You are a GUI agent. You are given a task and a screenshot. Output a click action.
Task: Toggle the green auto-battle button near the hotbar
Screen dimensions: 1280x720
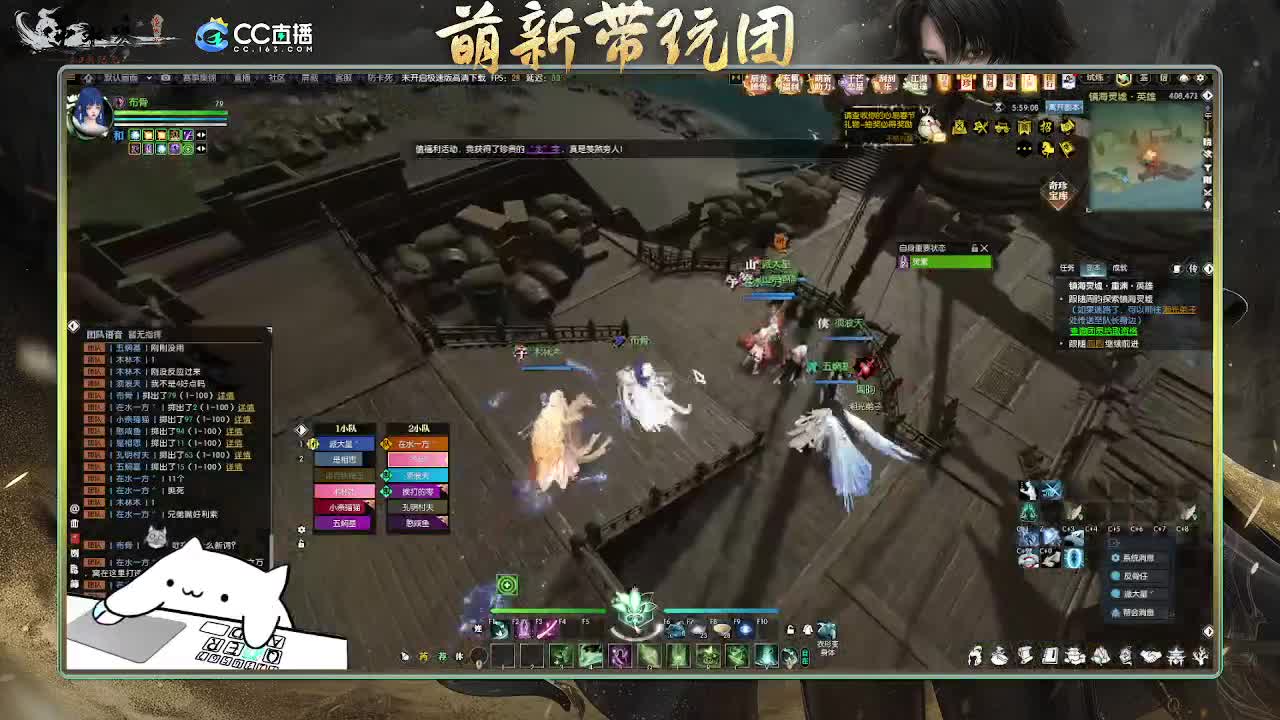508,587
